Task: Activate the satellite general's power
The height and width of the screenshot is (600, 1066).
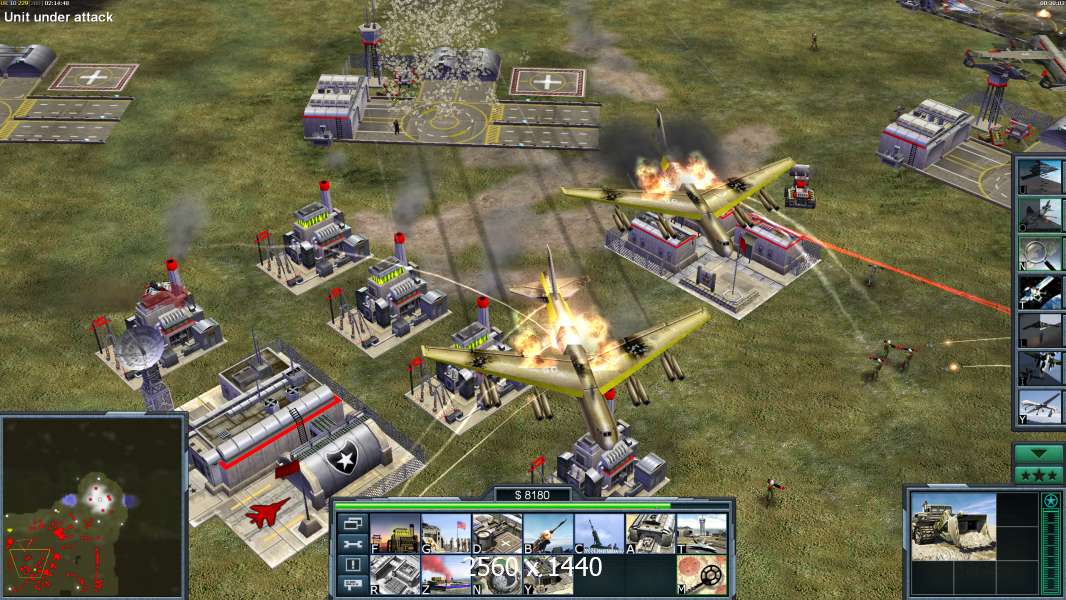Action: (x=1041, y=292)
